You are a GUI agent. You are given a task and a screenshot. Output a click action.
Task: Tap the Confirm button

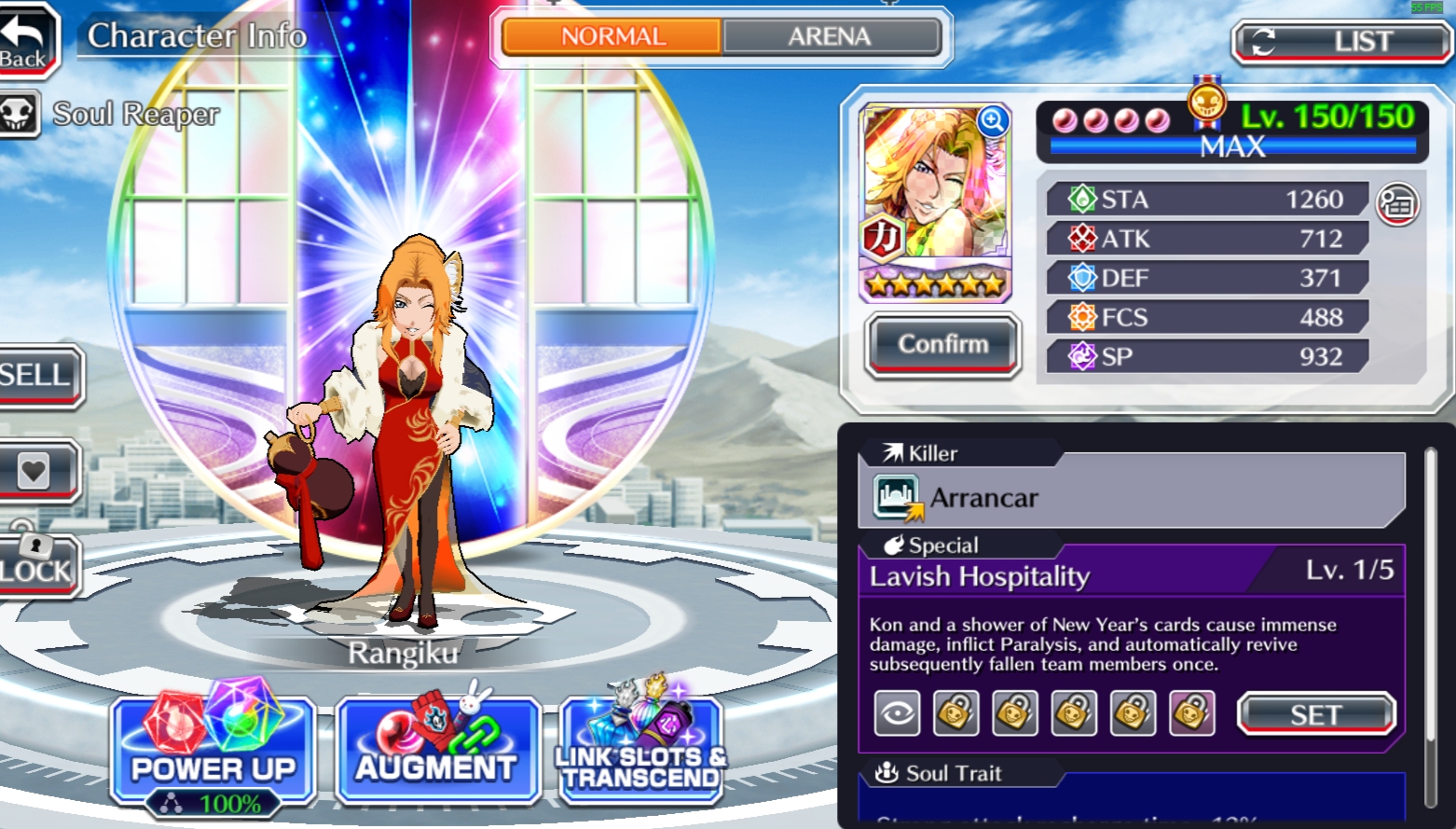(x=942, y=345)
